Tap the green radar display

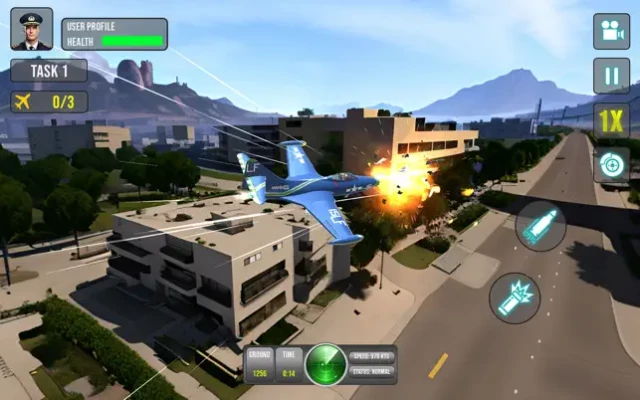point(326,364)
